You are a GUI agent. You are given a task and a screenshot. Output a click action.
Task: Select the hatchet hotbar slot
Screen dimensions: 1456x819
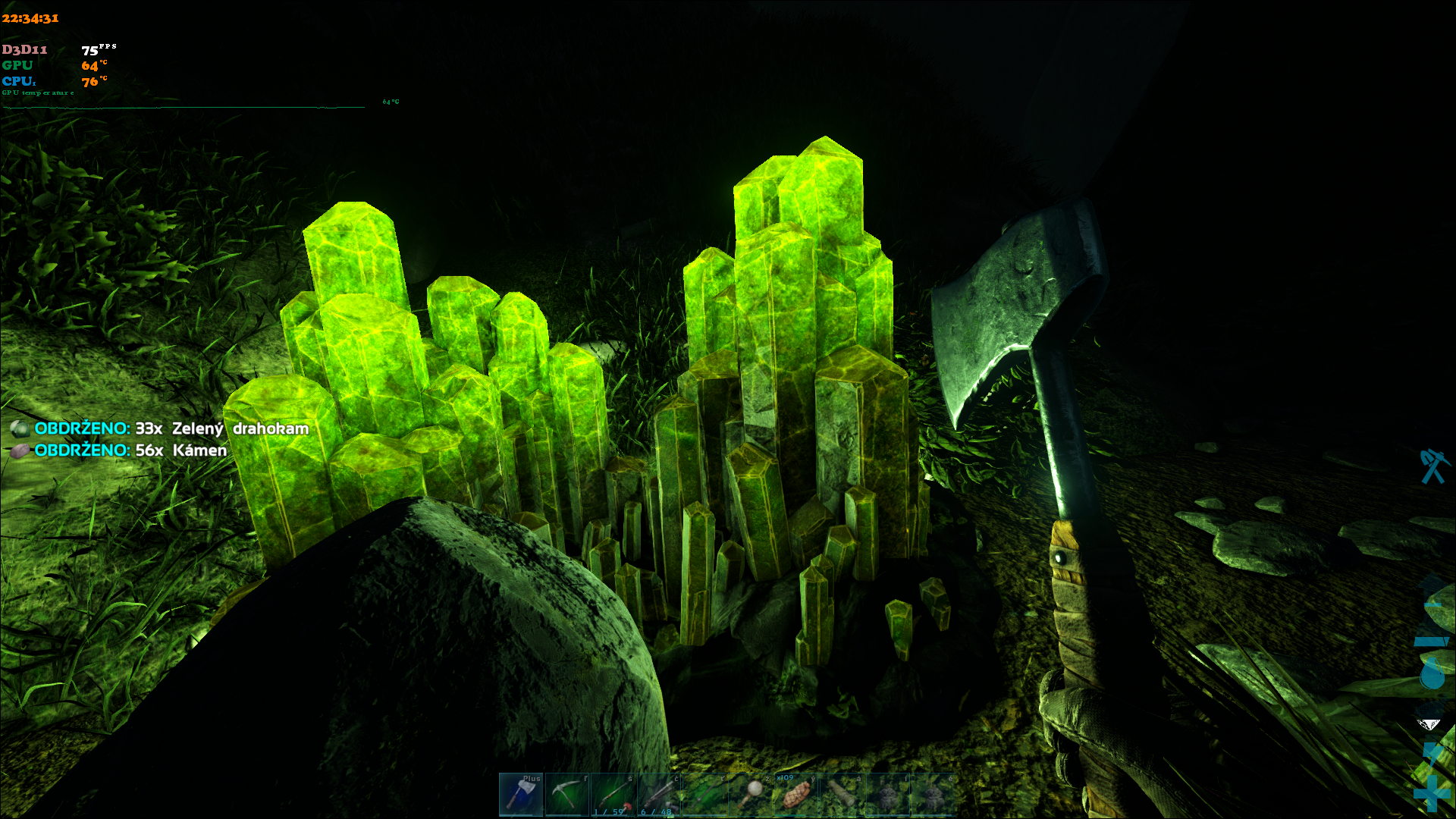point(521,794)
